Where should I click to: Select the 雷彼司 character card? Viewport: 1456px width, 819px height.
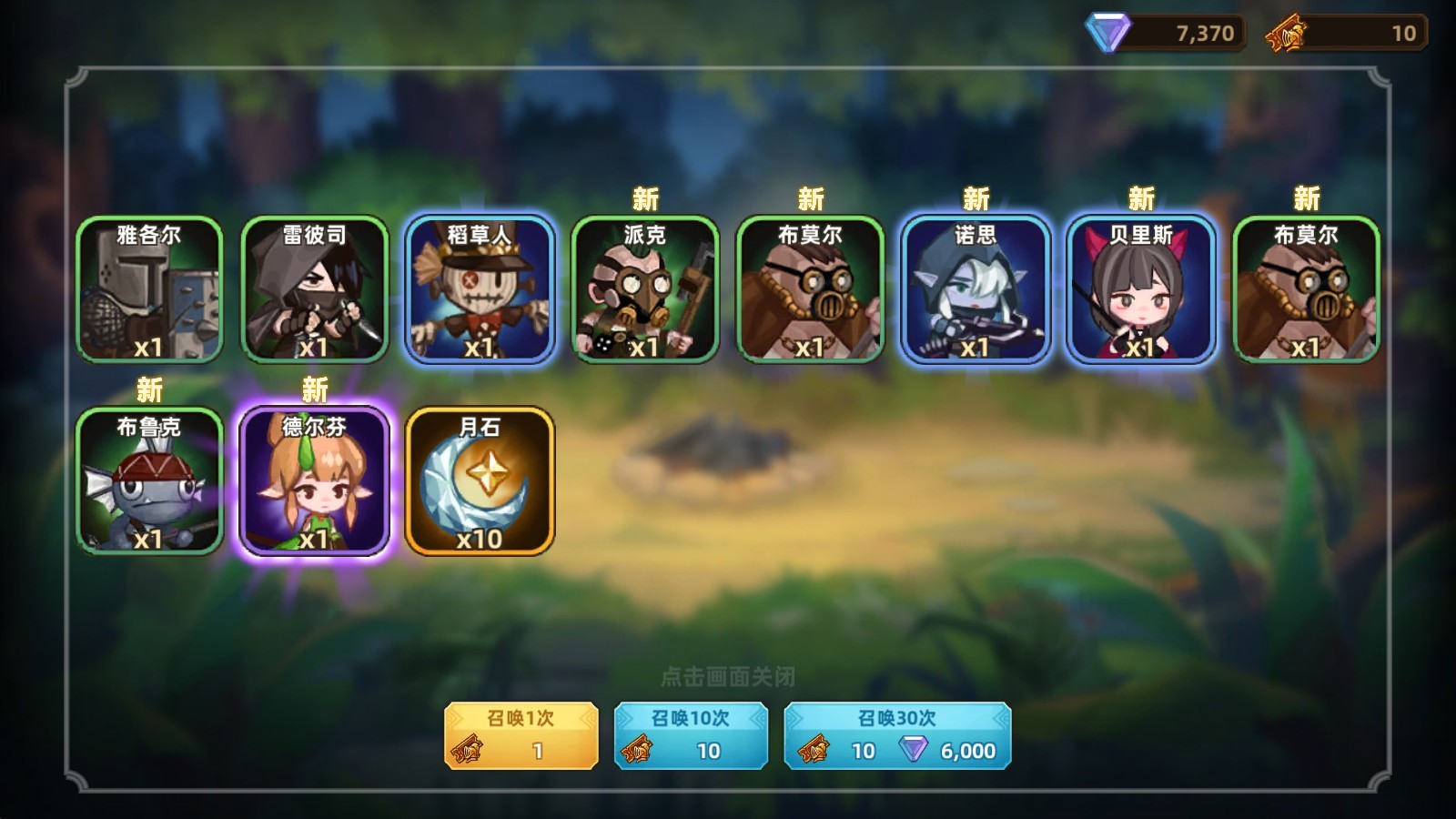[316, 289]
